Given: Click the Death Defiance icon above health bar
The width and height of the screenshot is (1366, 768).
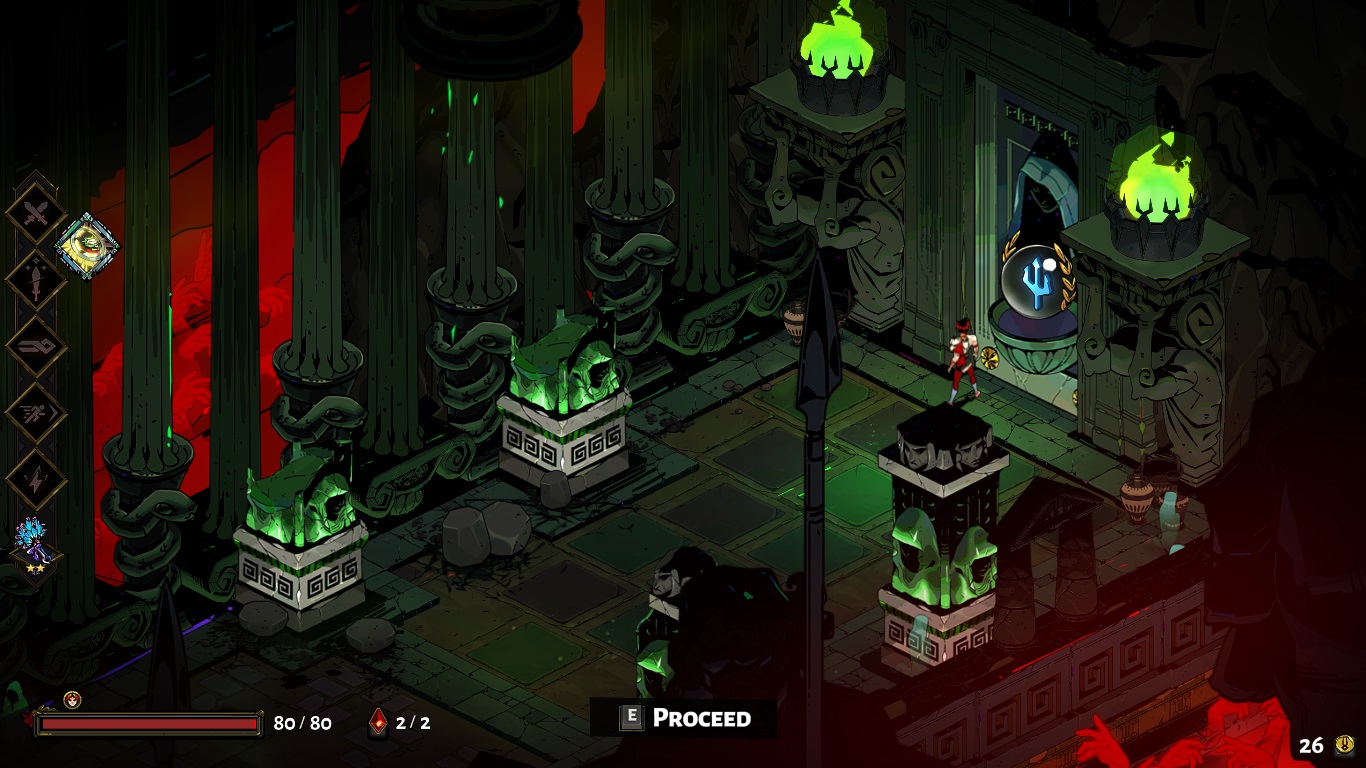Looking at the screenshot, I should (72, 699).
